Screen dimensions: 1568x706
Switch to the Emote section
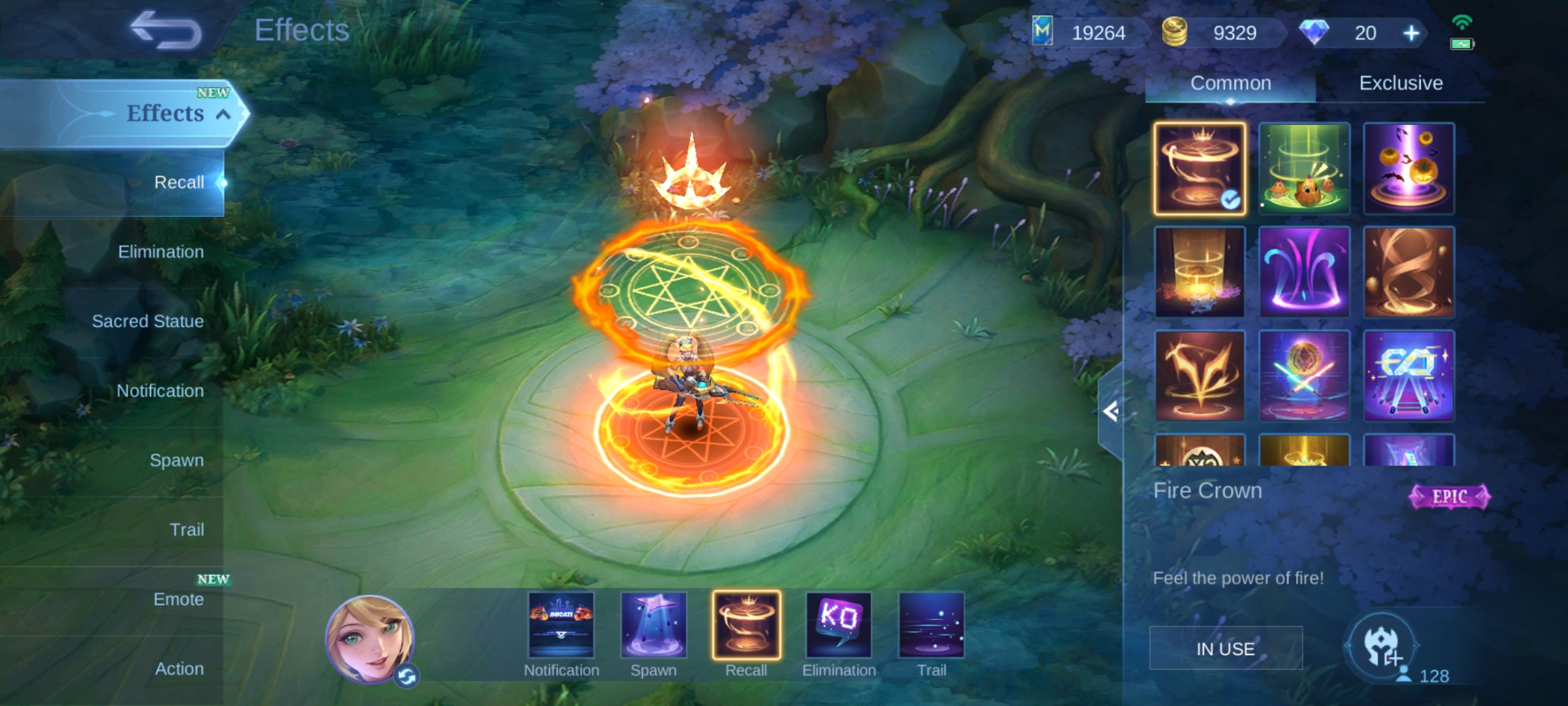(x=178, y=599)
